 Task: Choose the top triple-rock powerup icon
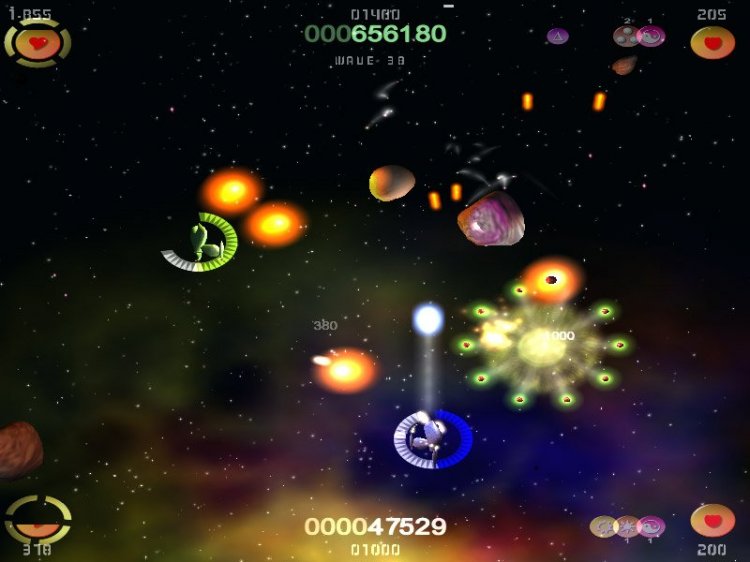[x=627, y=36]
